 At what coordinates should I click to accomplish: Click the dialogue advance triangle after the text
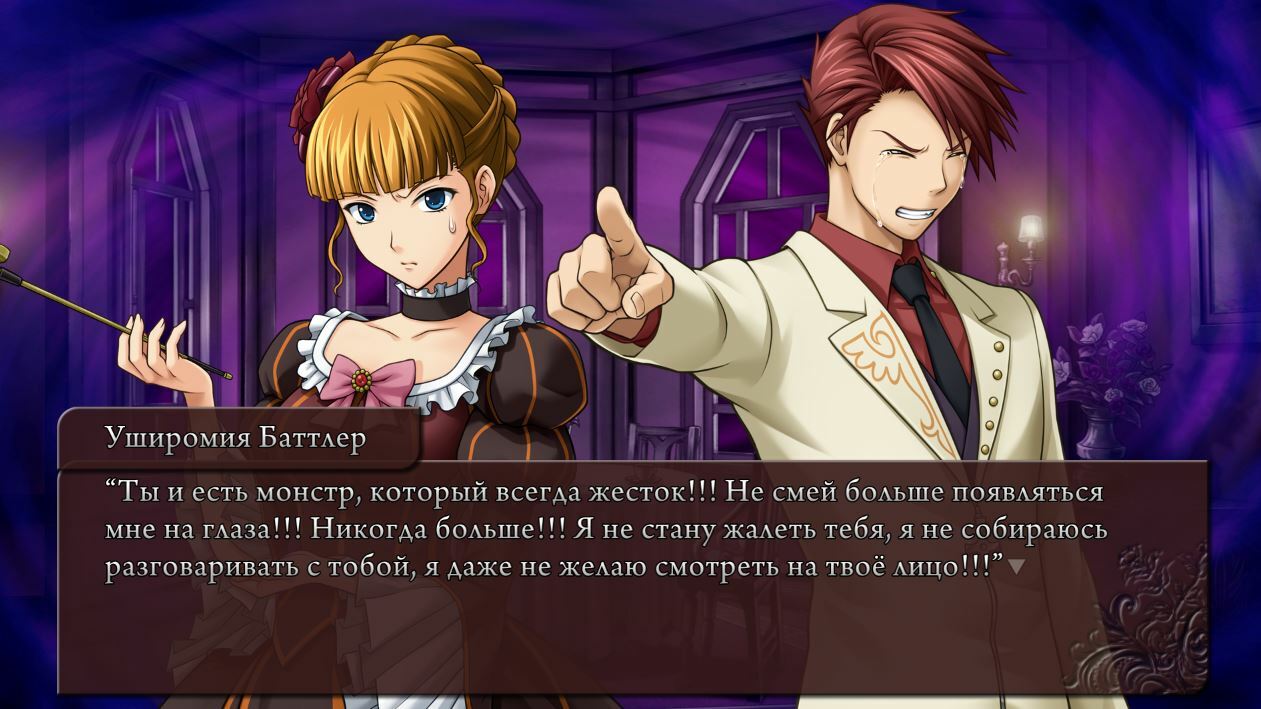tap(1016, 567)
